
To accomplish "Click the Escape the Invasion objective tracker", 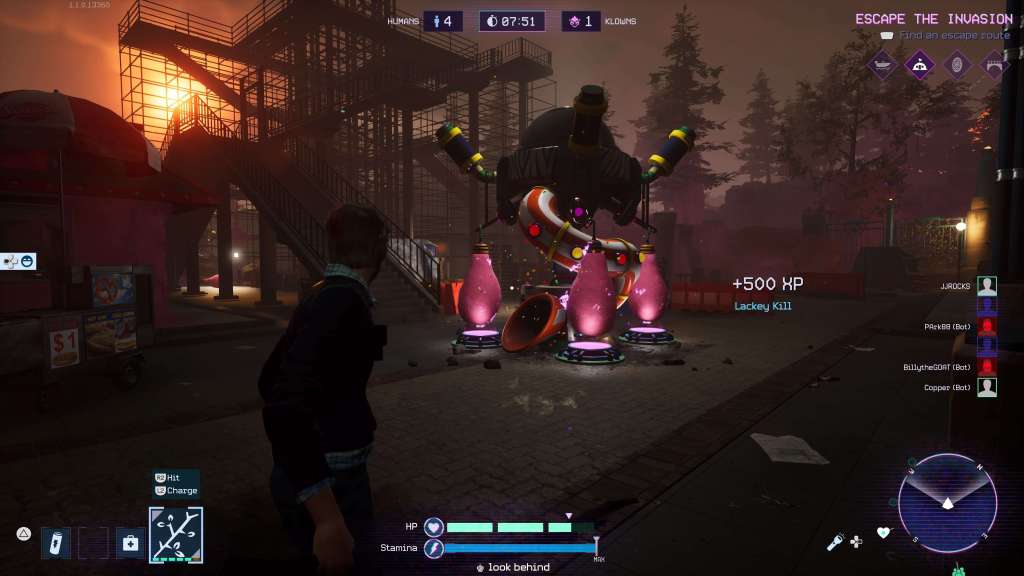I will click(x=933, y=19).
